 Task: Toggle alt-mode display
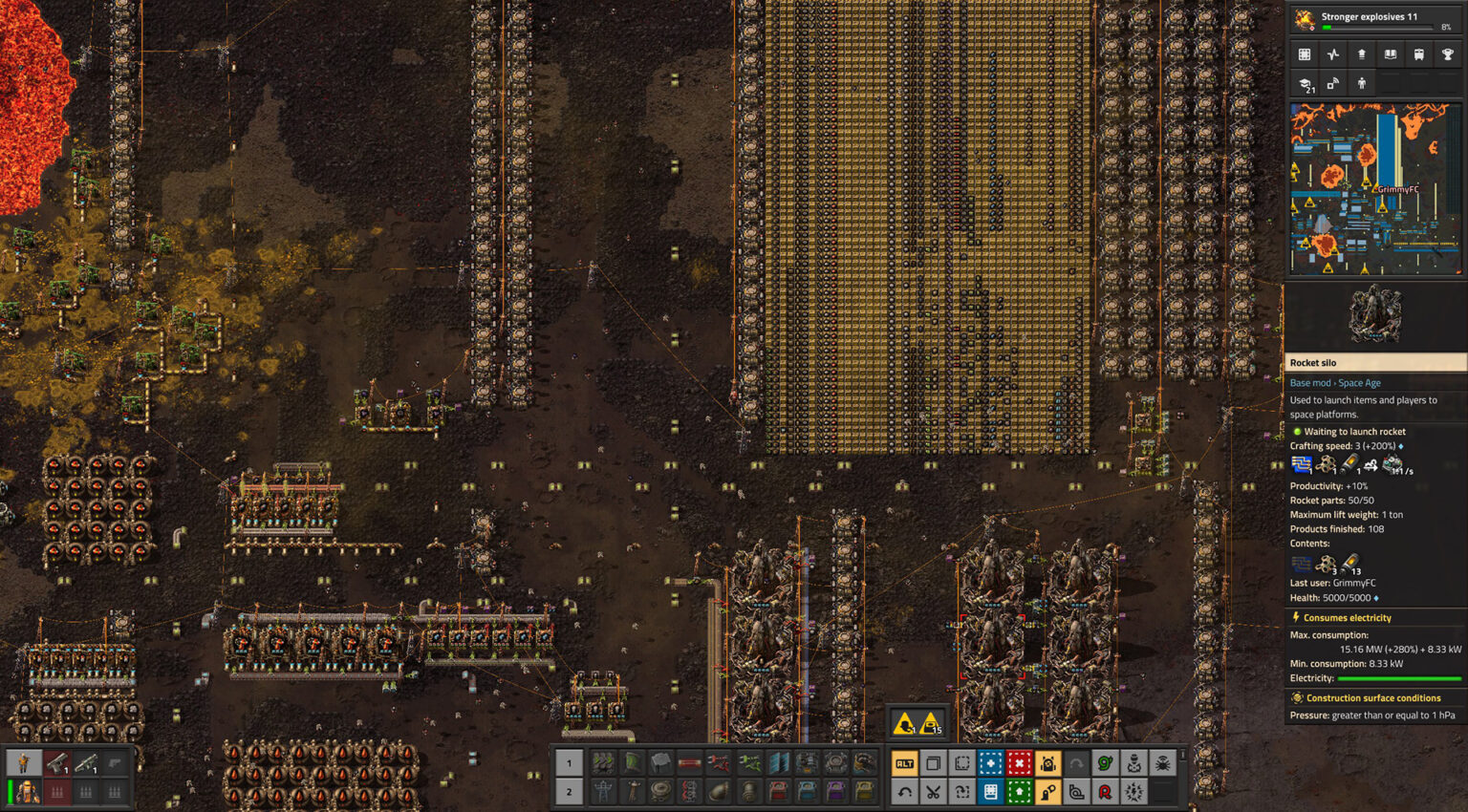905,763
